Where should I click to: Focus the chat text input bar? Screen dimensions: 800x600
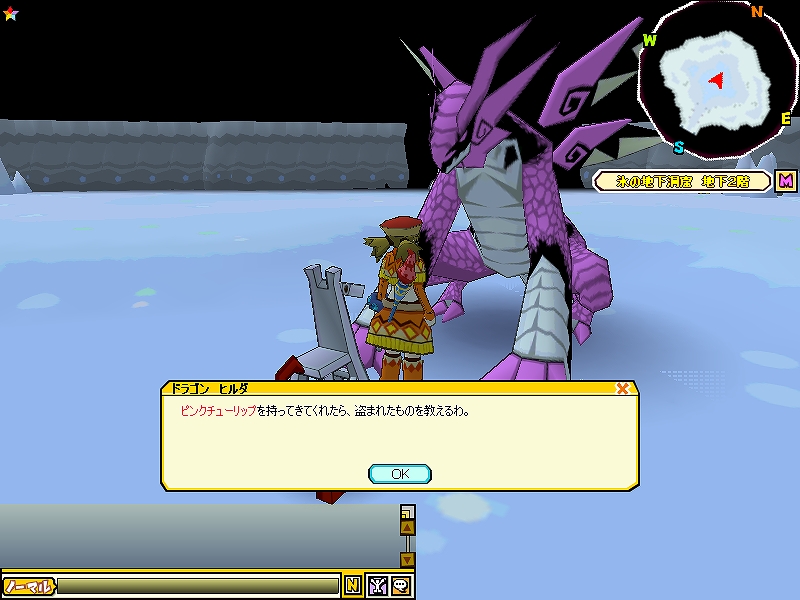click(x=198, y=586)
